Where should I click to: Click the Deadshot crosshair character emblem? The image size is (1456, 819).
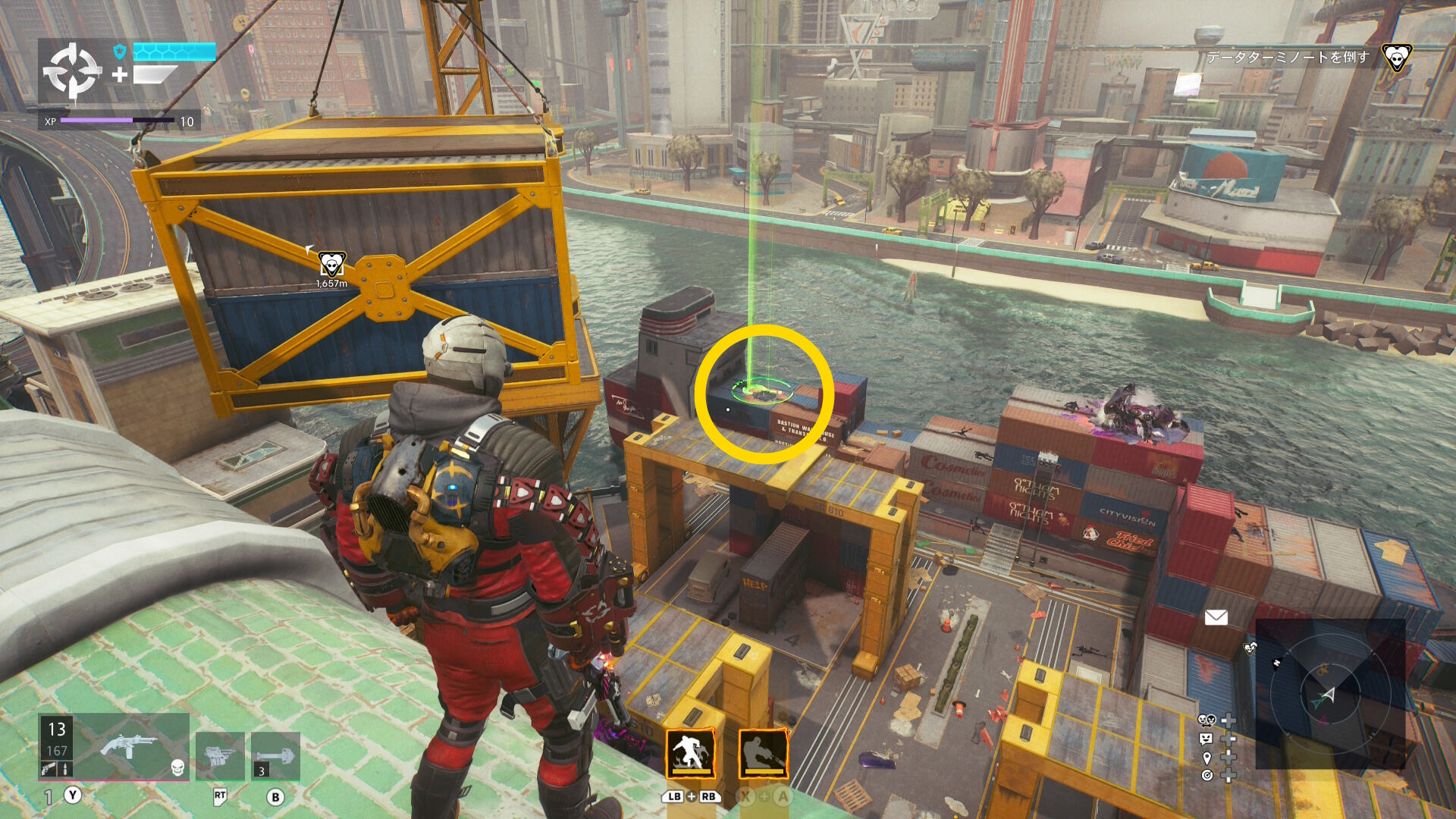[x=72, y=71]
